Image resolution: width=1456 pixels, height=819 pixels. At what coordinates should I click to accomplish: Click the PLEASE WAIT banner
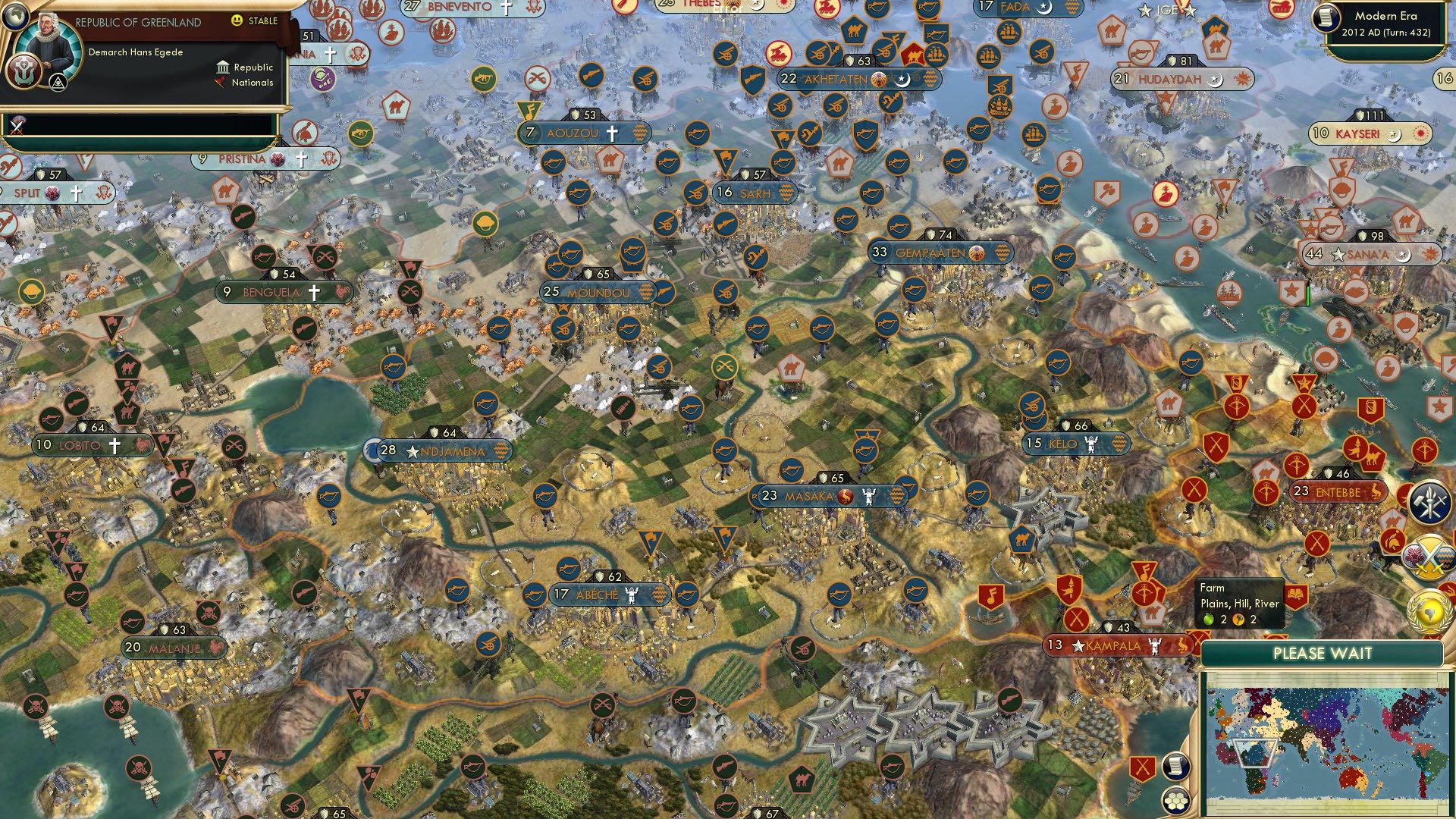[x=1323, y=653]
